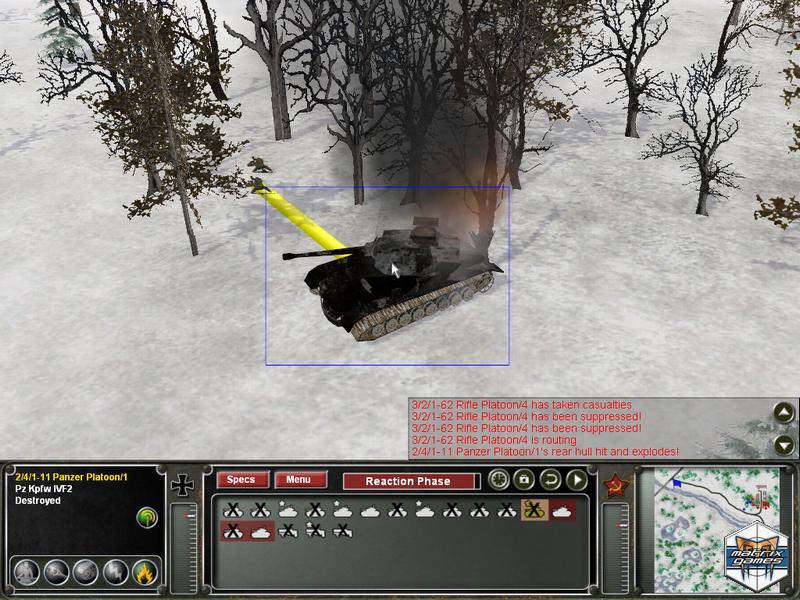Image resolution: width=800 pixels, height=600 pixels.
Task: Open the Menu button
Action: click(x=300, y=480)
